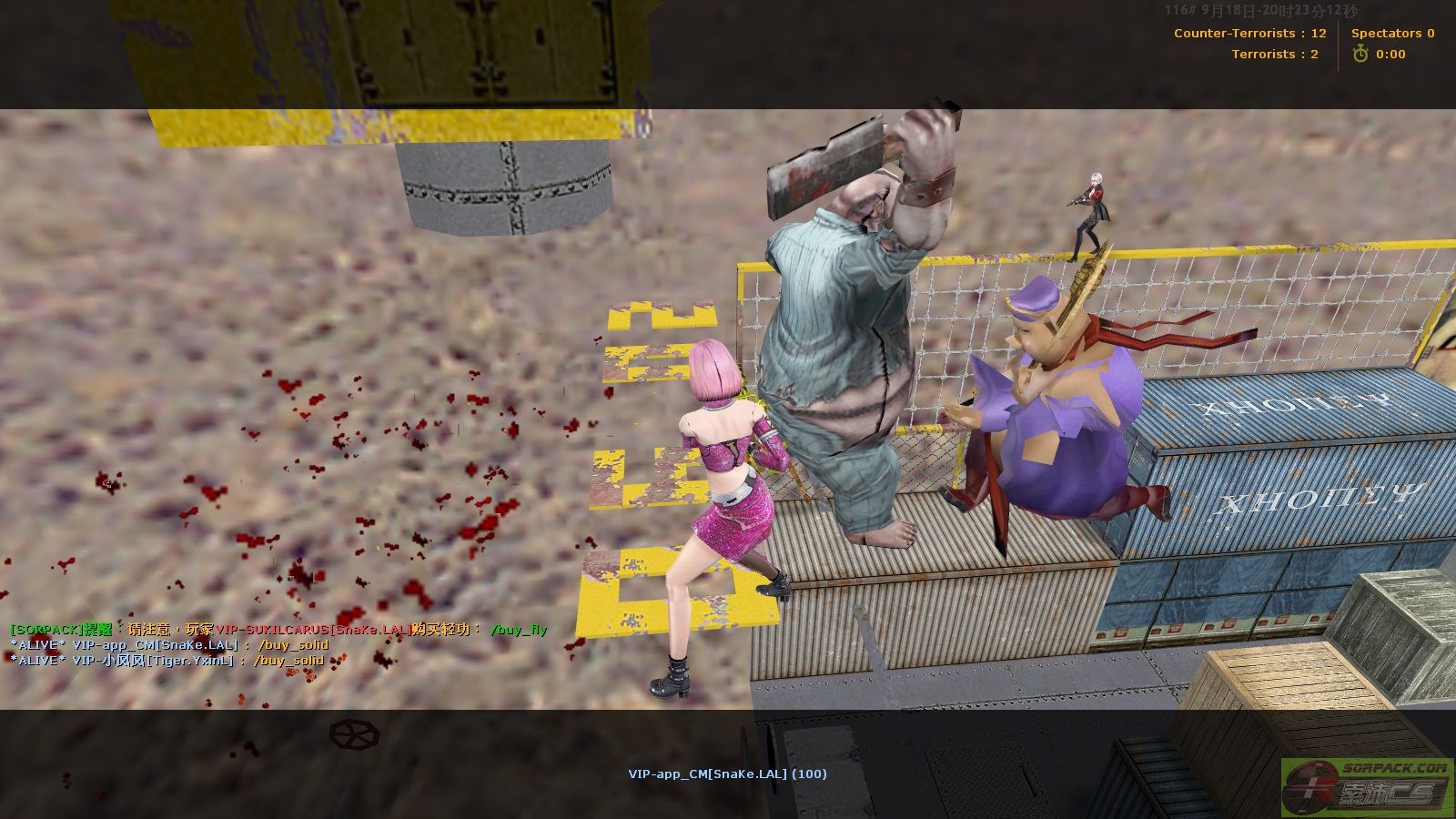The height and width of the screenshot is (819, 1456).
Task: Click the SORPACK.COM watermark logo
Action: (x=1367, y=787)
